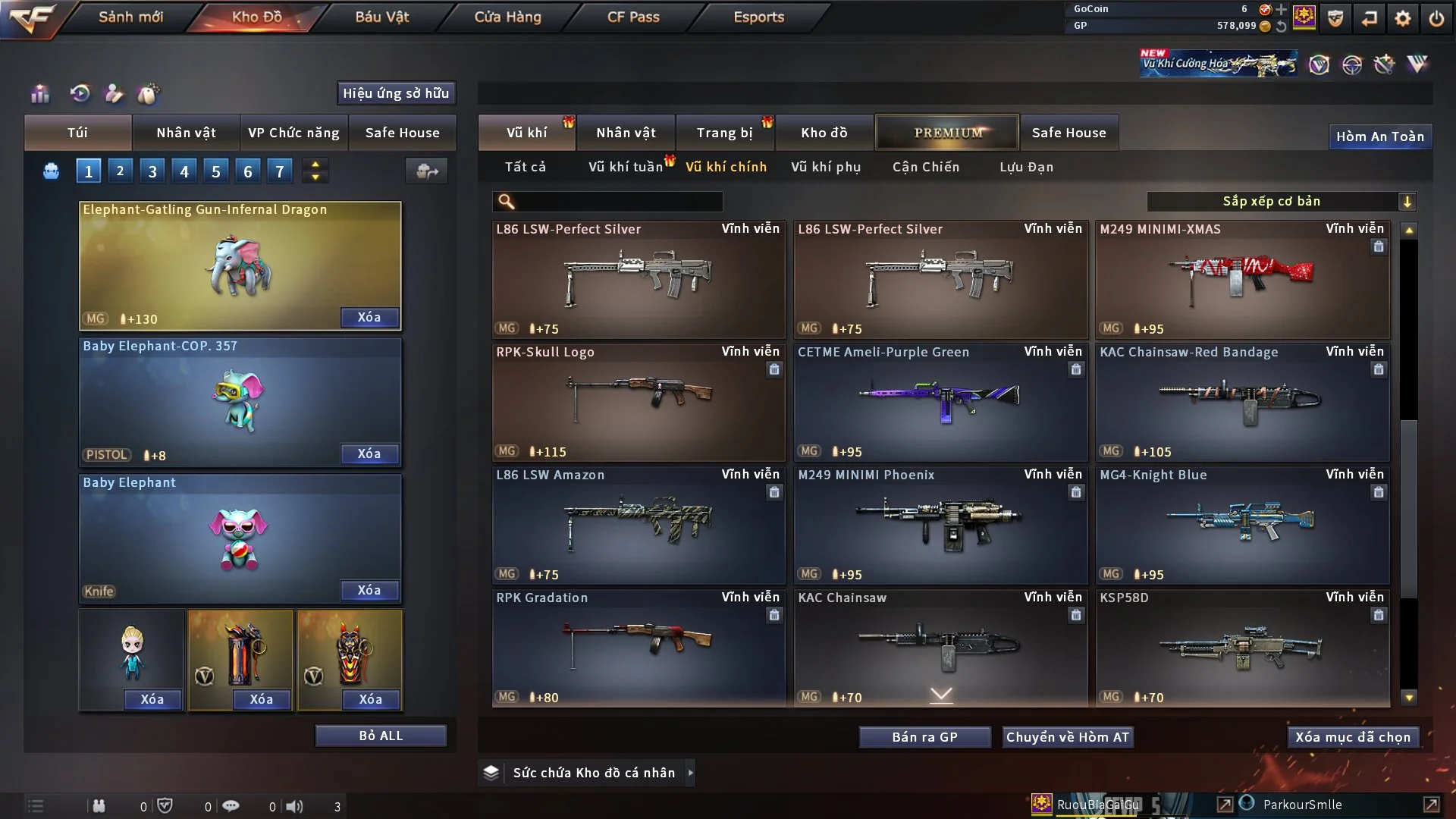
Task: Open the gear settings icon
Action: coord(1403,18)
